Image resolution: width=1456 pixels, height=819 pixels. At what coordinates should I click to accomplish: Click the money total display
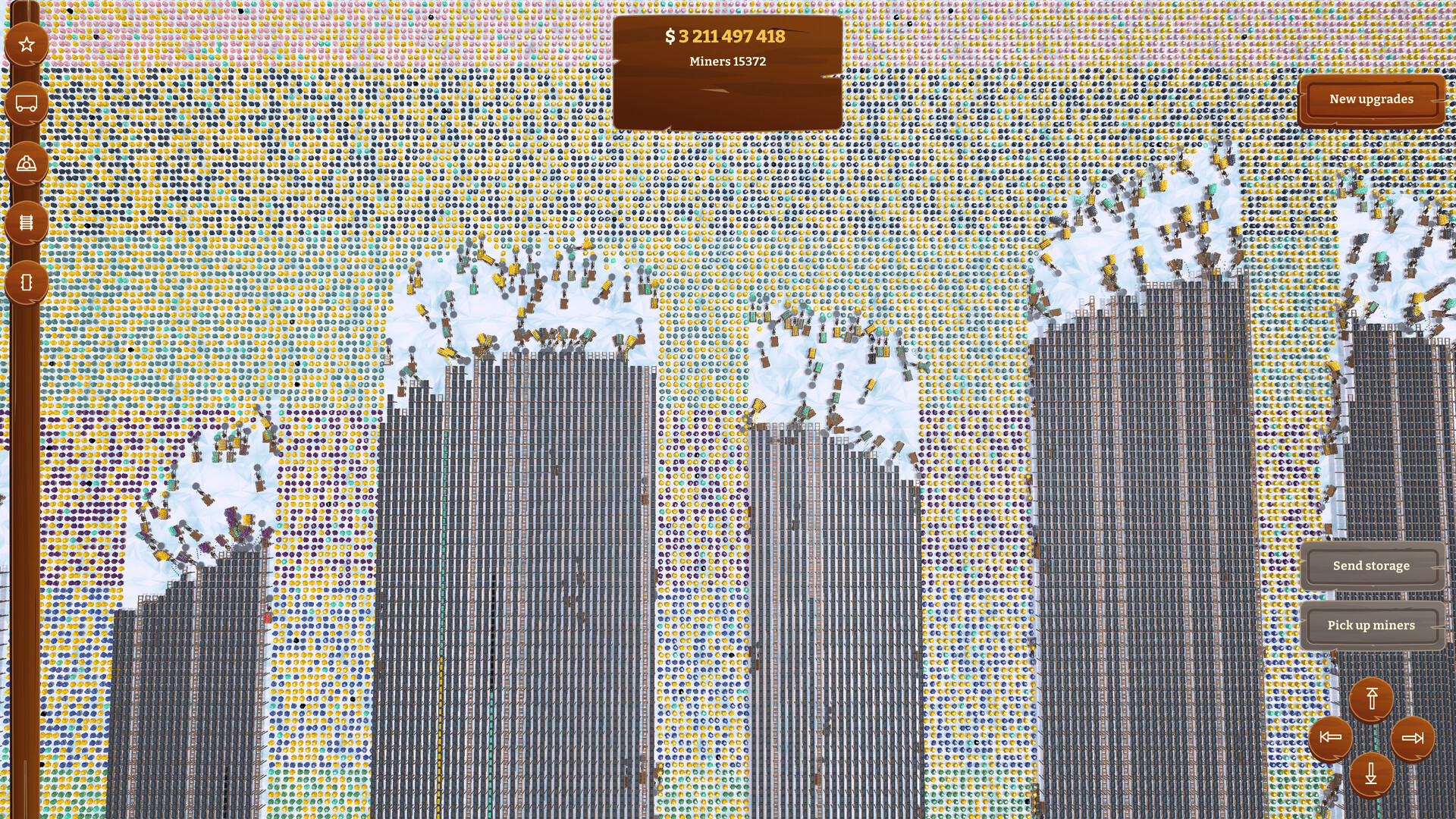pos(726,35)
